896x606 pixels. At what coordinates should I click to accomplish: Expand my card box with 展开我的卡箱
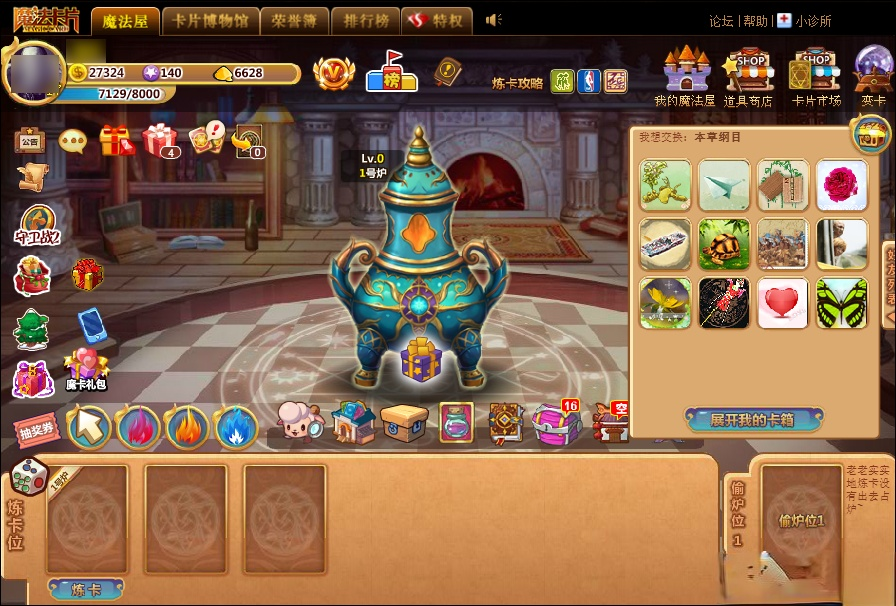pos(752,420)
